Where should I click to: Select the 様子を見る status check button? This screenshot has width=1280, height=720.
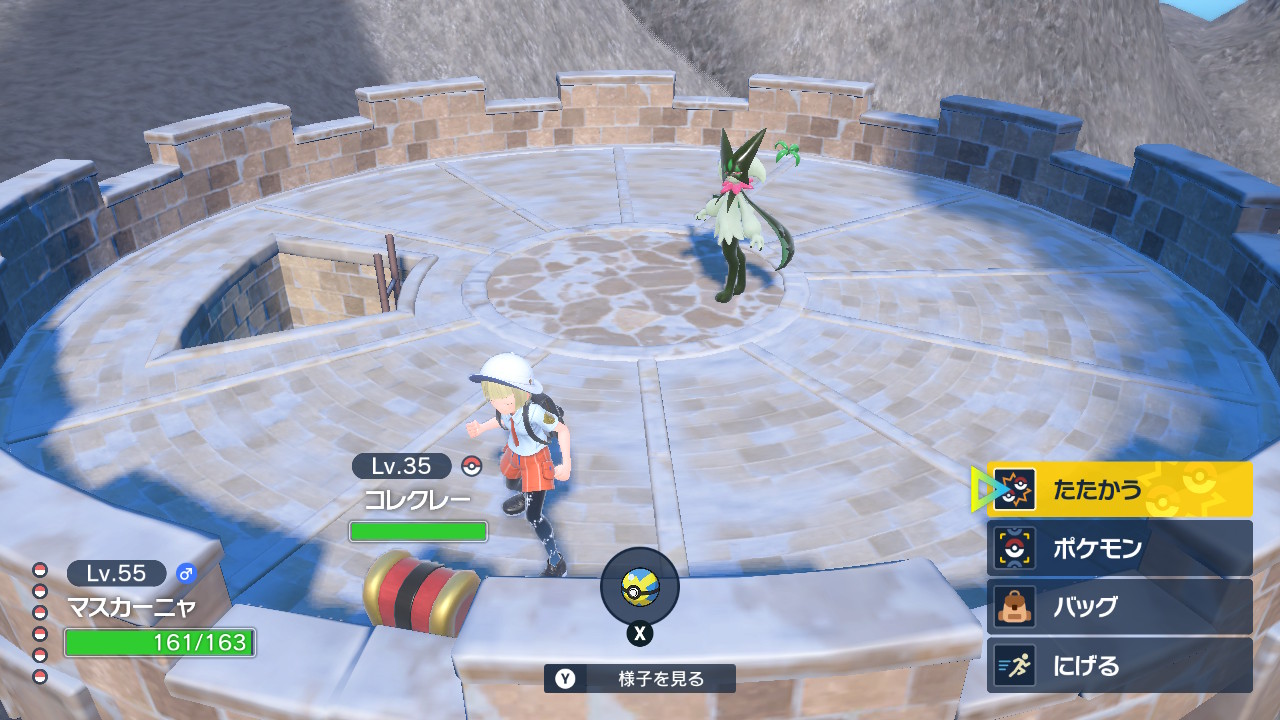(640, 679)
